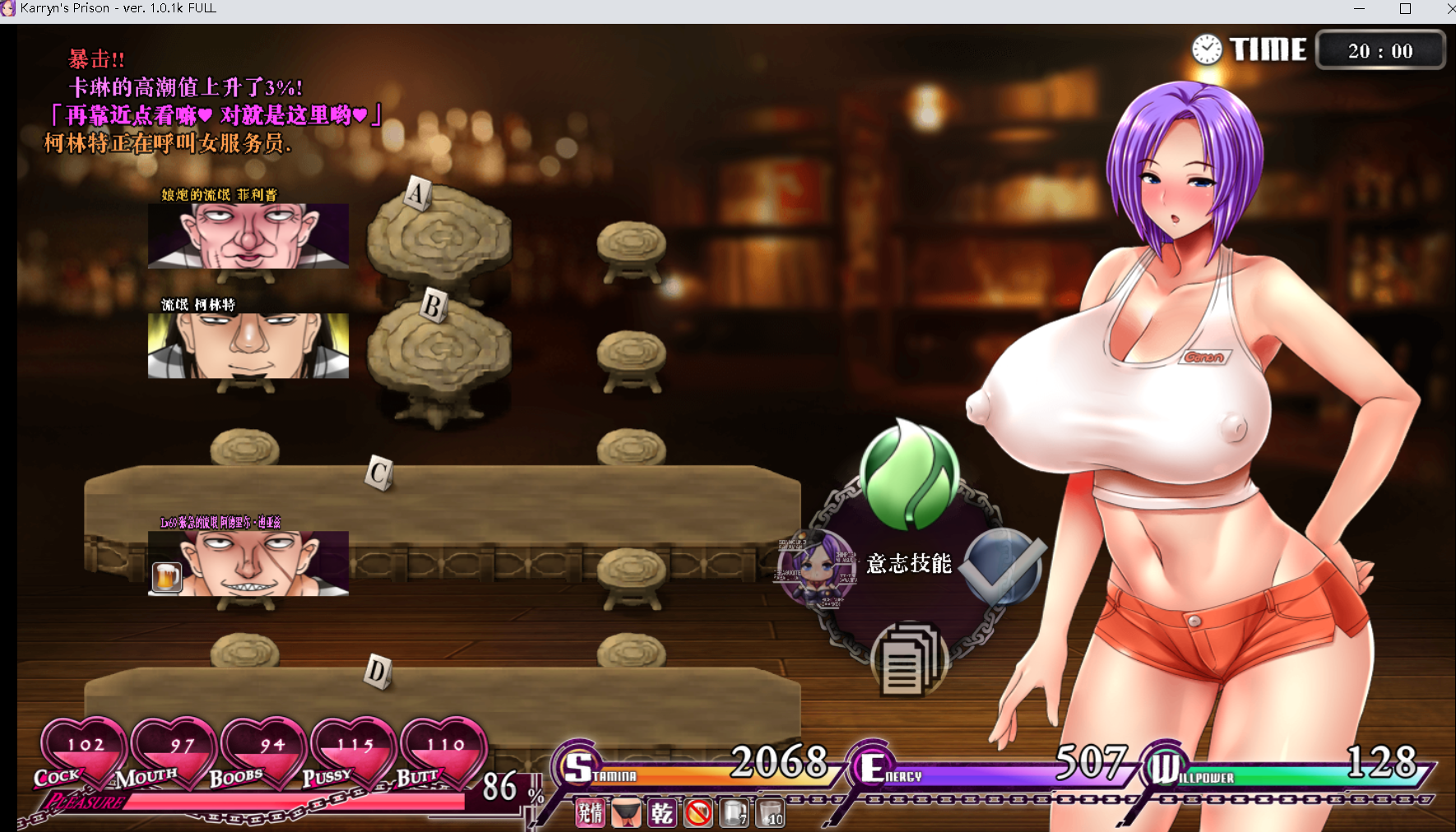Select bar counter marker D
This screenshot has width=1456, height=832.
click(377, 671)
